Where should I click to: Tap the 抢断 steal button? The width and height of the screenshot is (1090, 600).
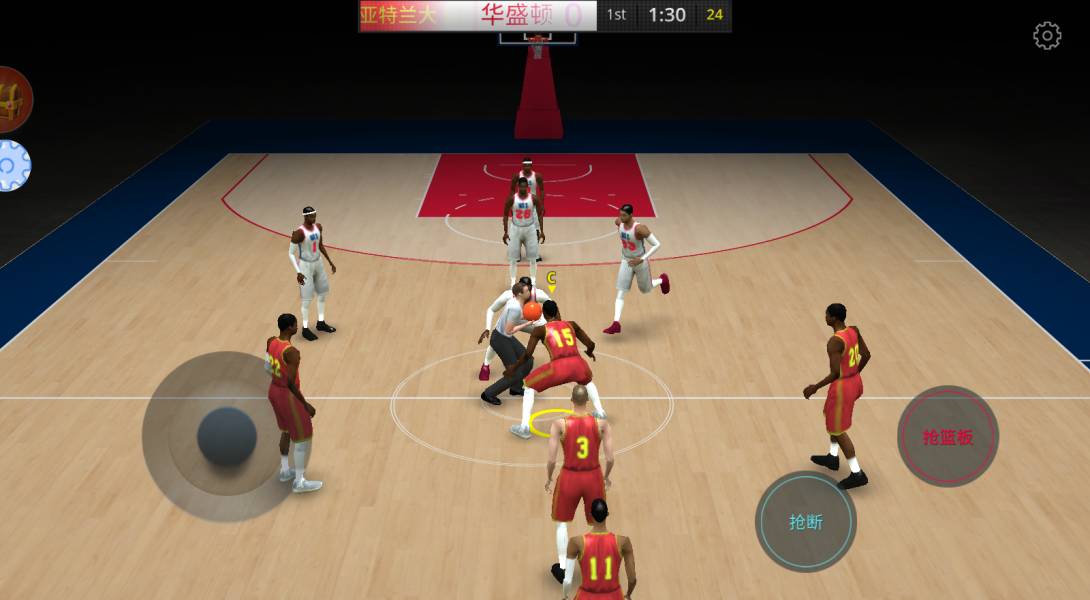pos(805,521)
